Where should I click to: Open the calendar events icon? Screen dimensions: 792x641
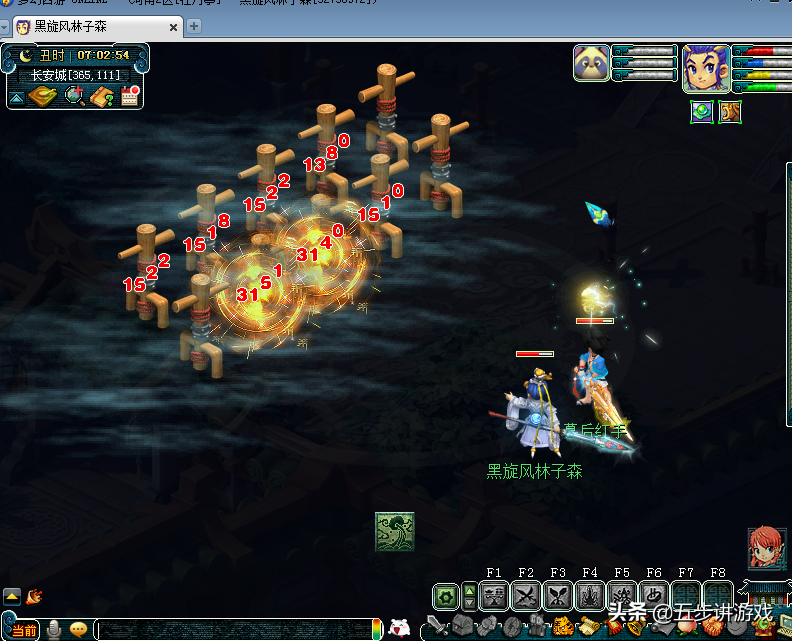(x=130, y=96)
